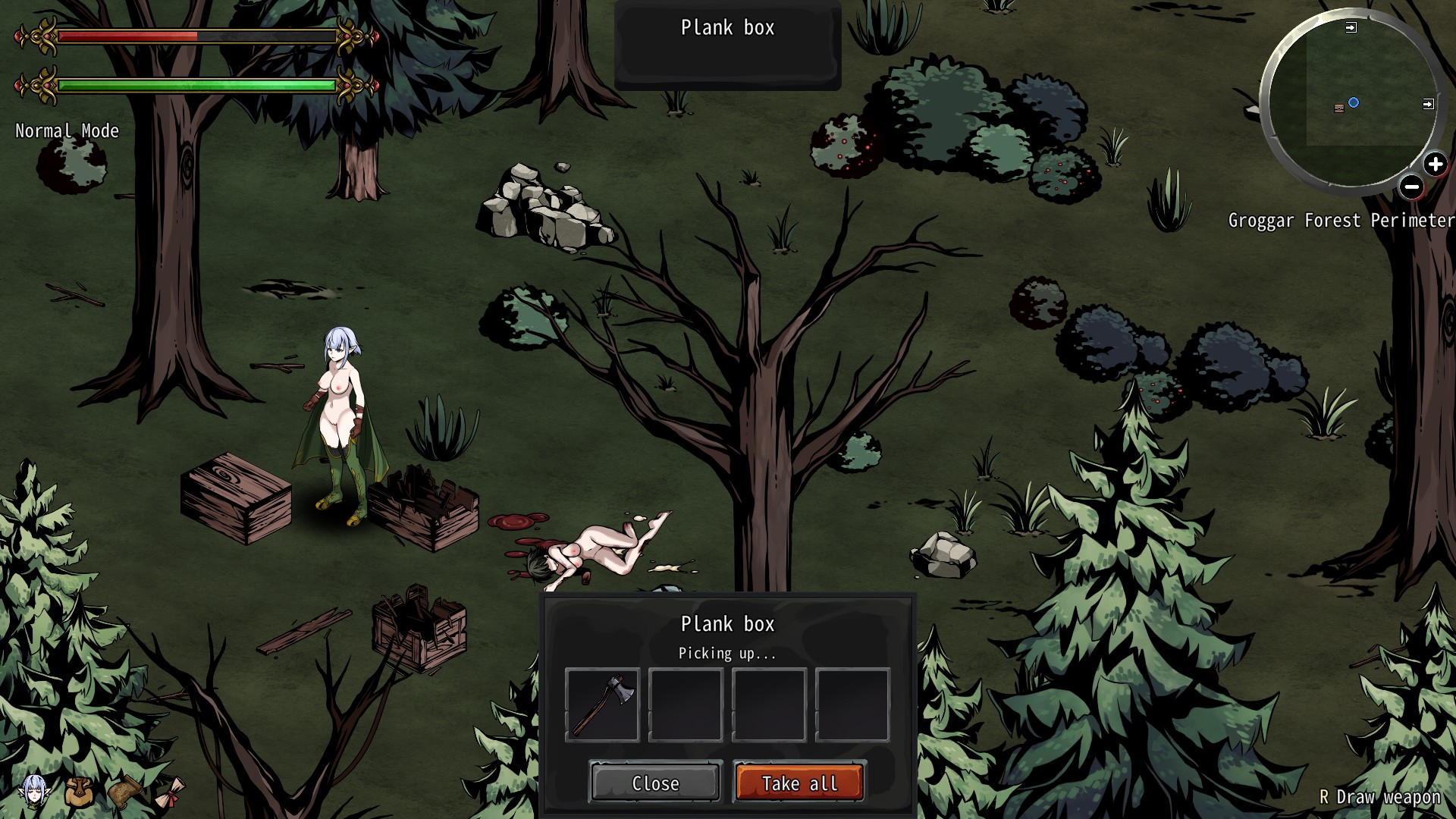The width and height of the screenshot is (1456, 819).
Task: Click the chest marker on the minimap
Action: (x=1338, y=108)
